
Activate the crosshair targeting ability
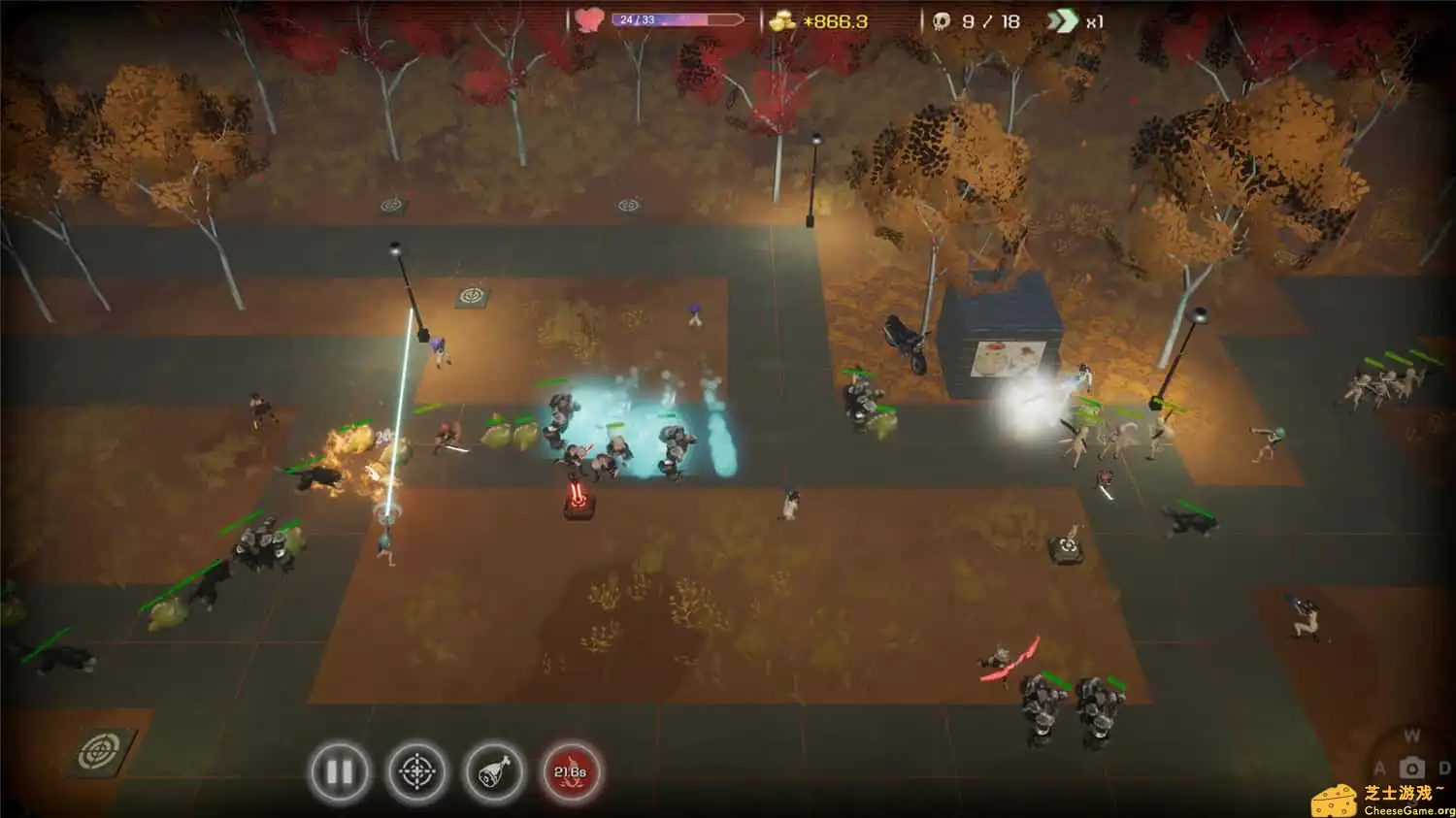pyautogui.click(x=417, y=772)
